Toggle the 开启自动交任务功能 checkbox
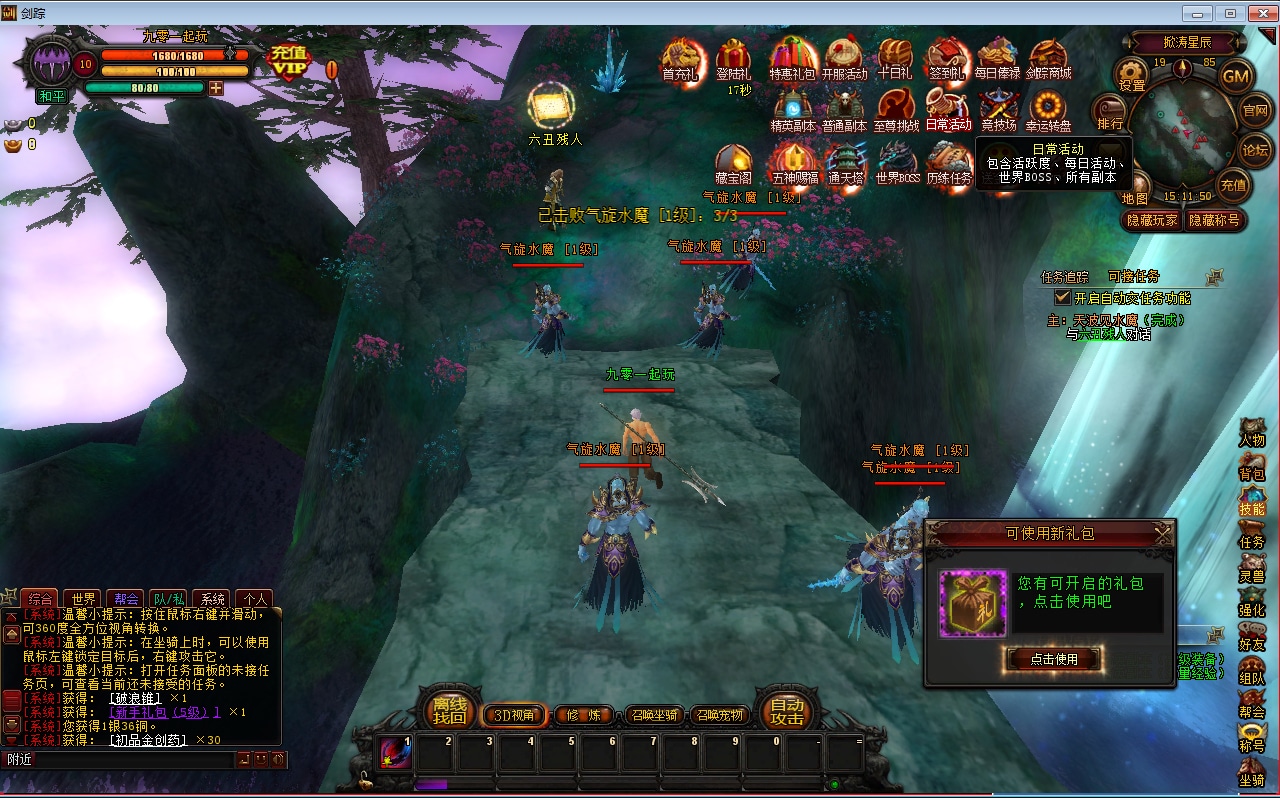Screen dimensions: 1280x798 tap(1063, 297)
